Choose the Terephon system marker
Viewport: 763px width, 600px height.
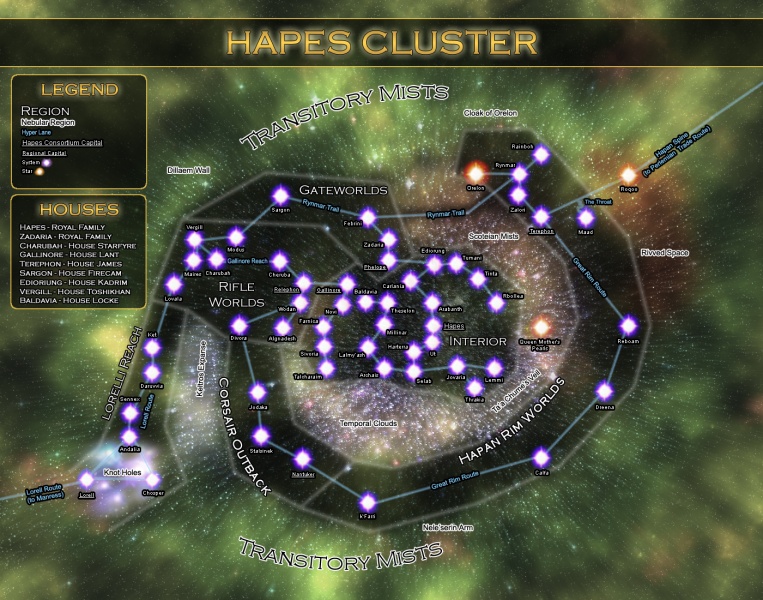point(541,216)
